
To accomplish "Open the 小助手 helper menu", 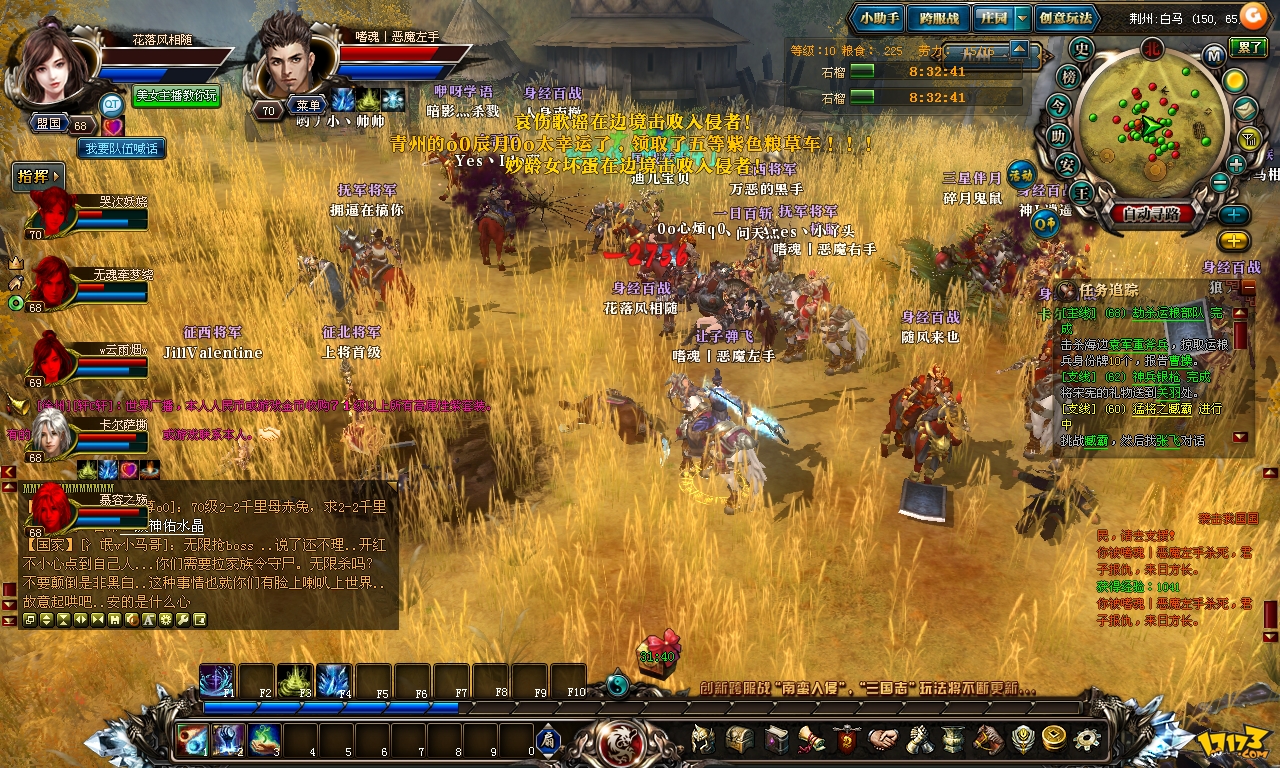I will (x=880, y=18).
